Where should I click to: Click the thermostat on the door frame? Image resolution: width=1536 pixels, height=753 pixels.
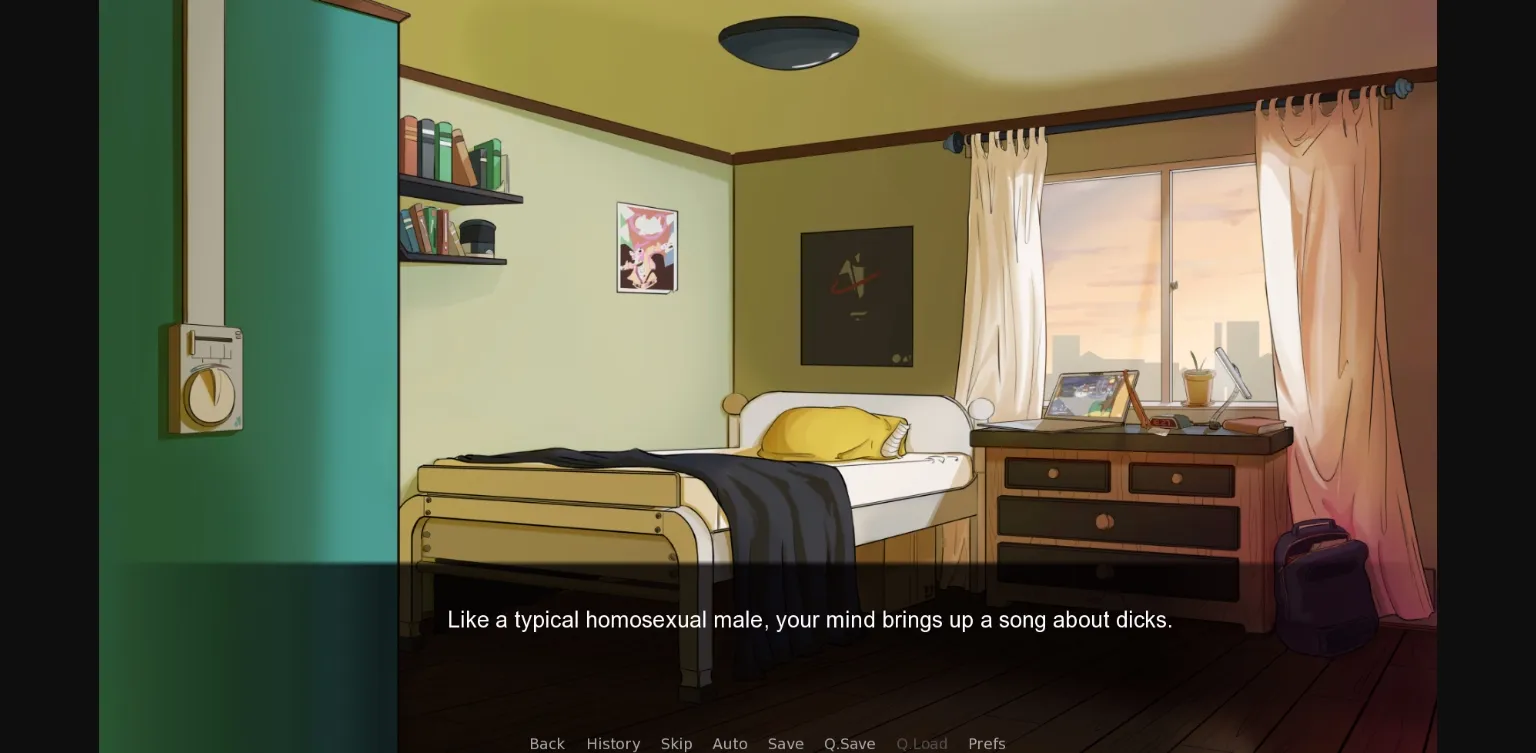[210, 380]
